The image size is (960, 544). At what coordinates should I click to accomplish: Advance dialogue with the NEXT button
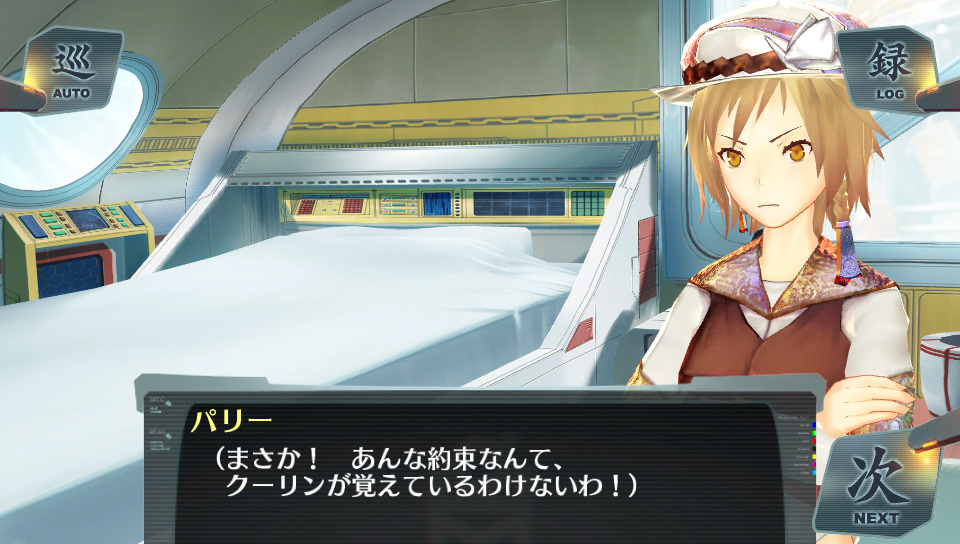[x=876, y=486]
